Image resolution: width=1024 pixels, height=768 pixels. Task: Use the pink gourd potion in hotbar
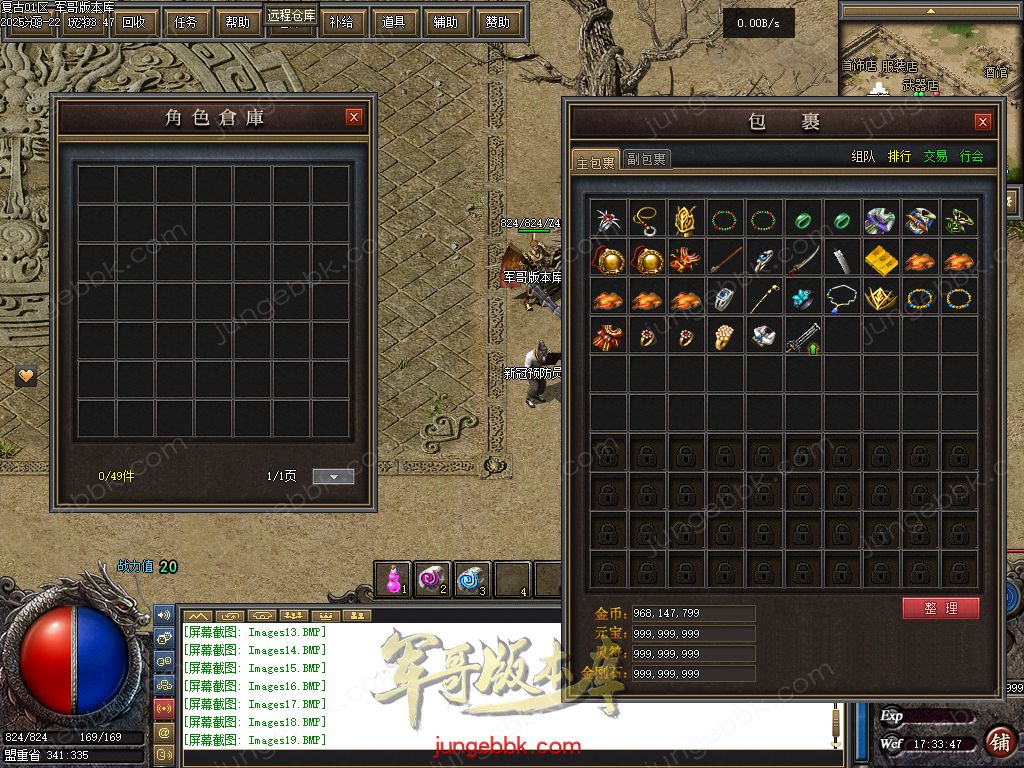395,579
